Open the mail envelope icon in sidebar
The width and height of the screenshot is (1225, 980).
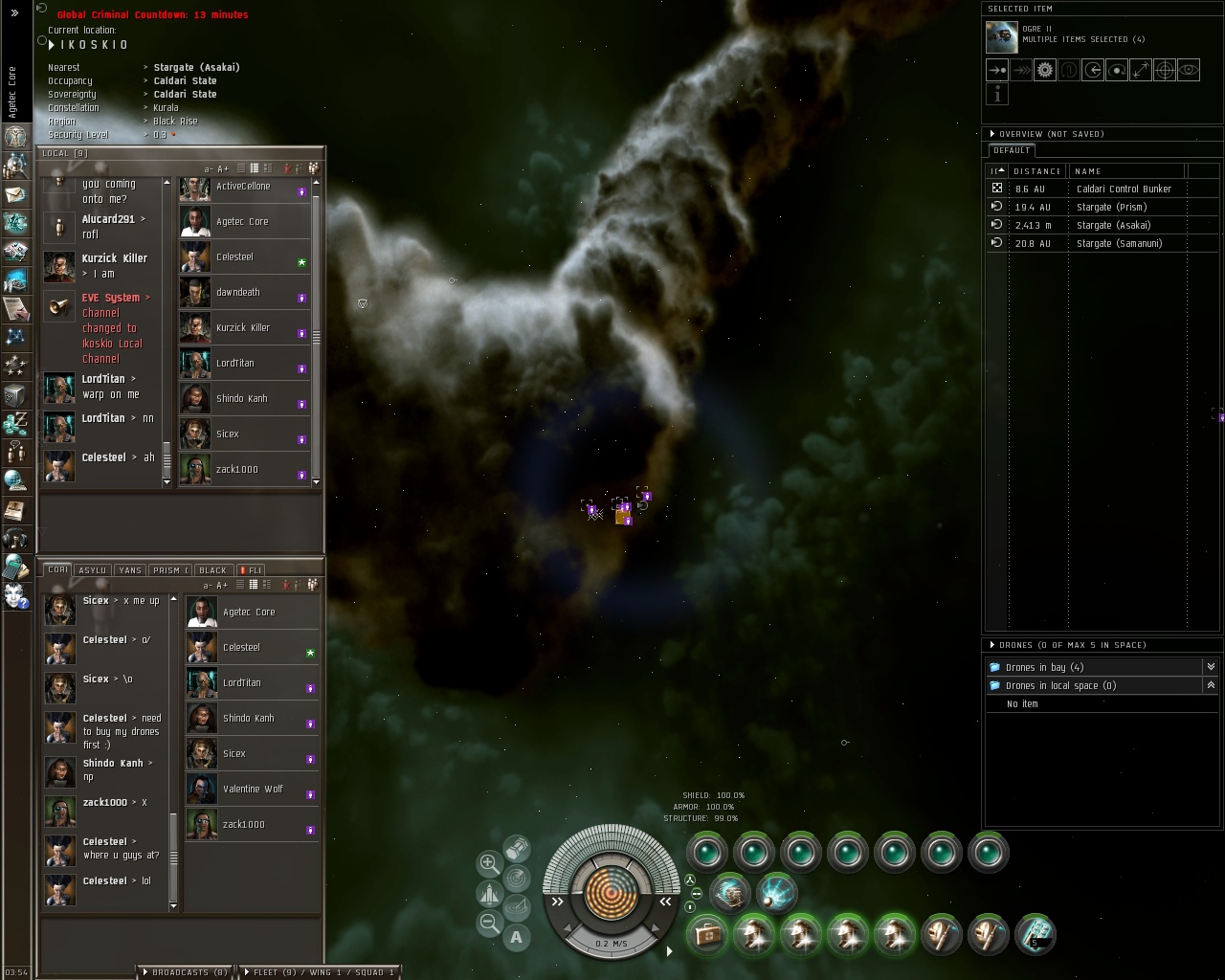15,194
